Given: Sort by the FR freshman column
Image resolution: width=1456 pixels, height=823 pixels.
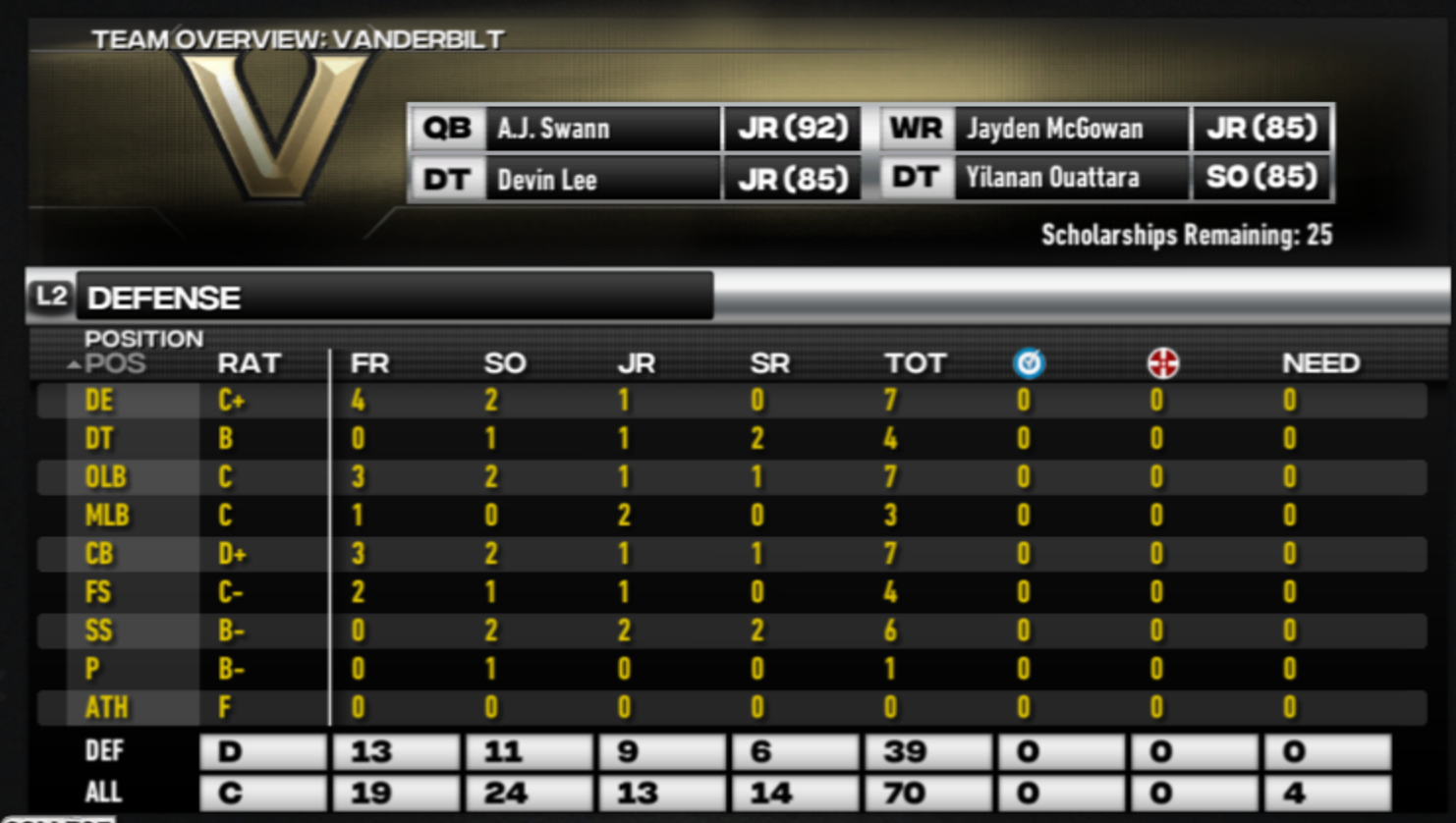Looking at the screenshot, I should pyautogui.click(x=369, y=364).
